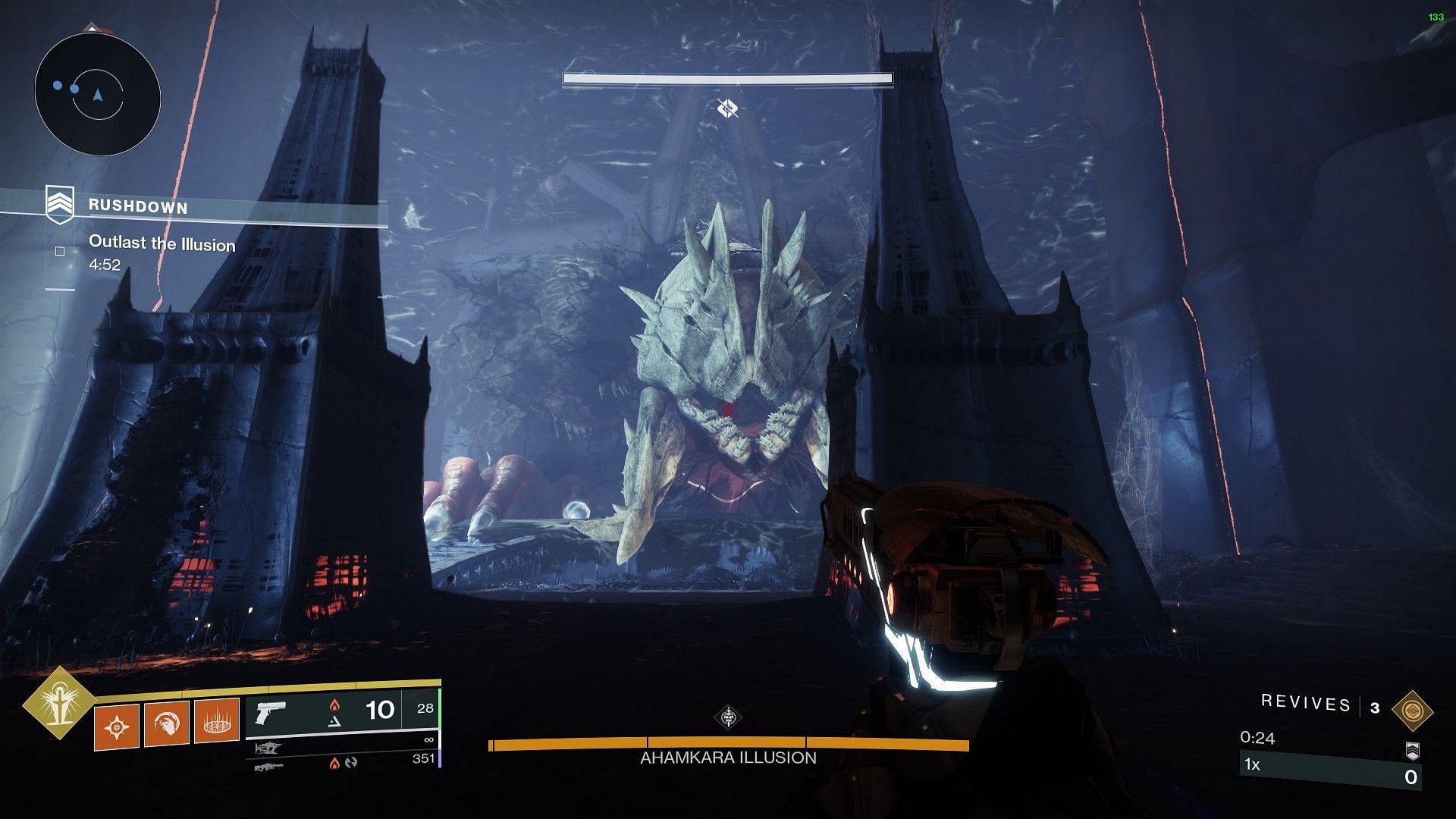The height and width of the screenshot is (819, 1456).
Task: Switch to the 351-ammo heavy weapon
Action: [269, 767]
